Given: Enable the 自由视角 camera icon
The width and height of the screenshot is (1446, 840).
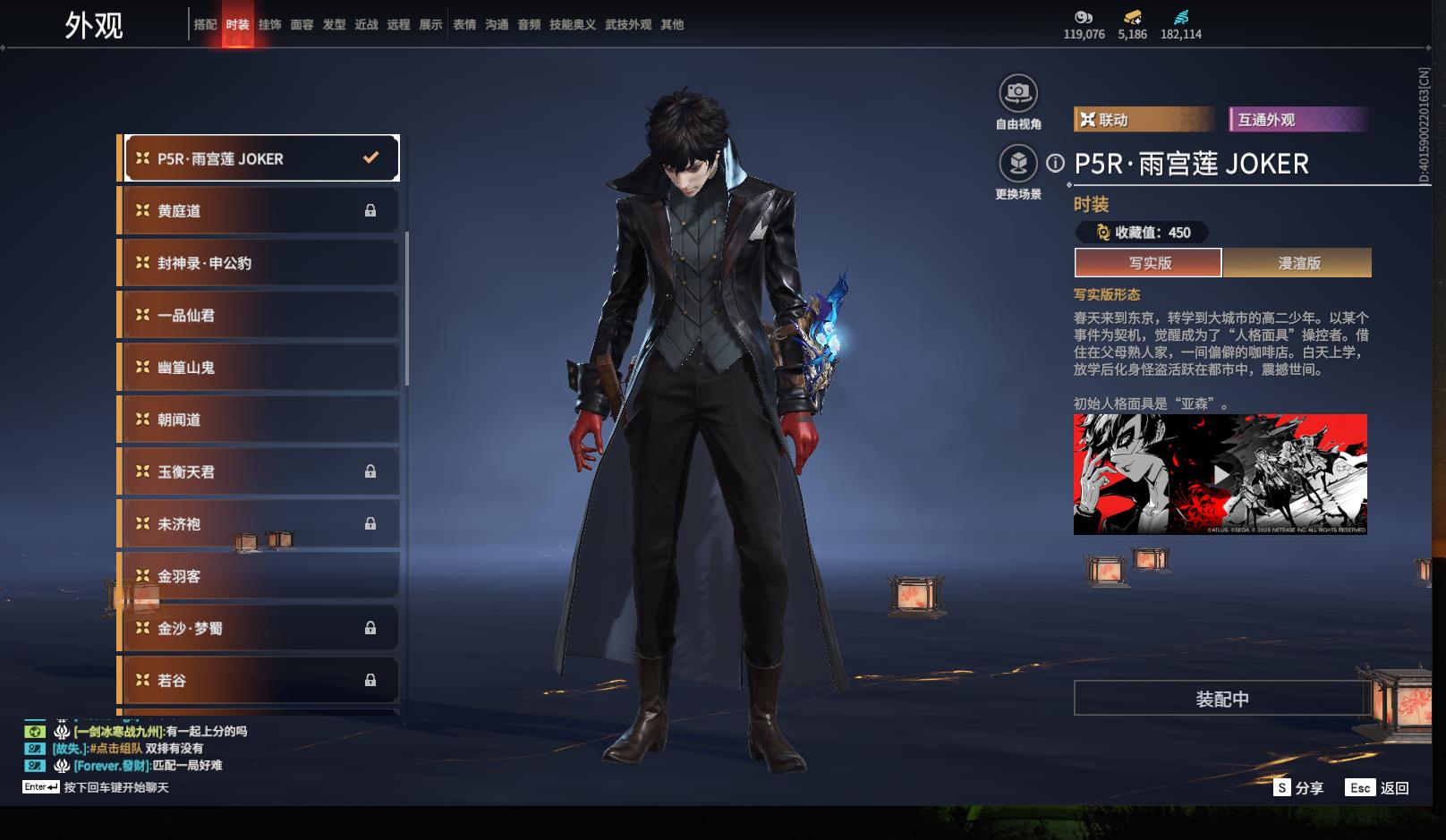Looking at the screenshot, I should click(1018, 93).
